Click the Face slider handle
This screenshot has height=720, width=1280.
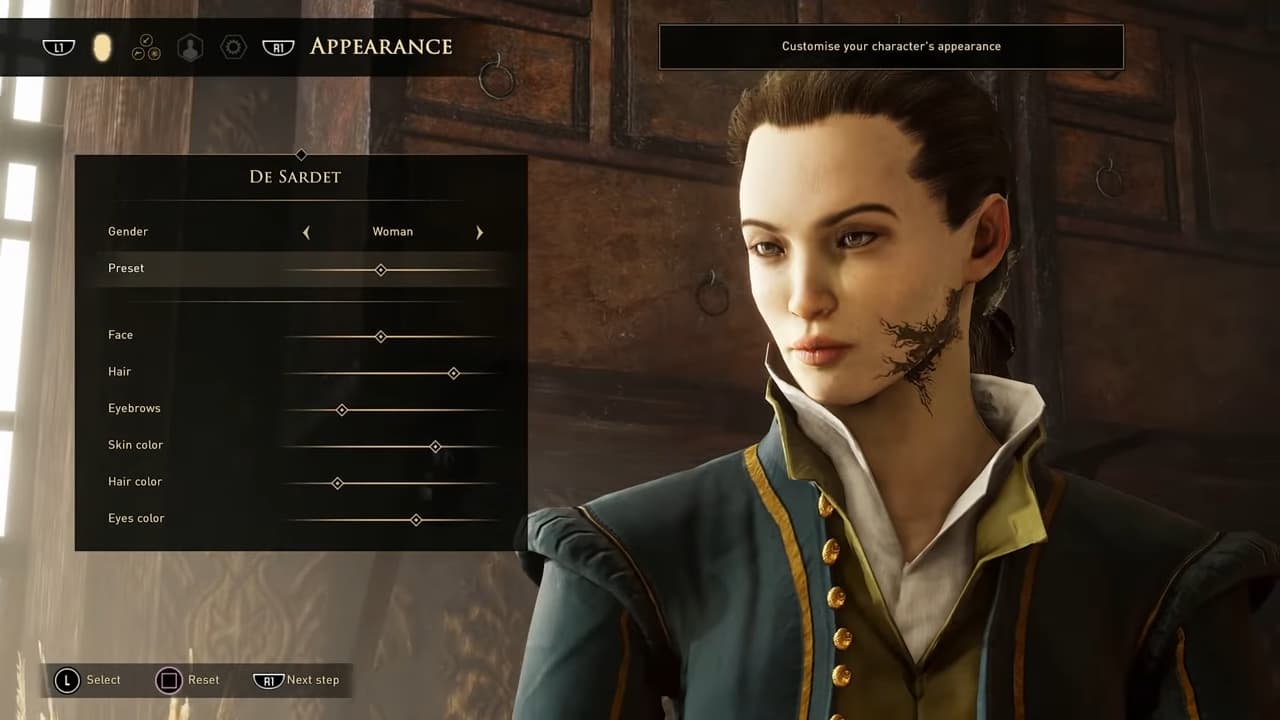pyautogui.click(x=381, y=337)
